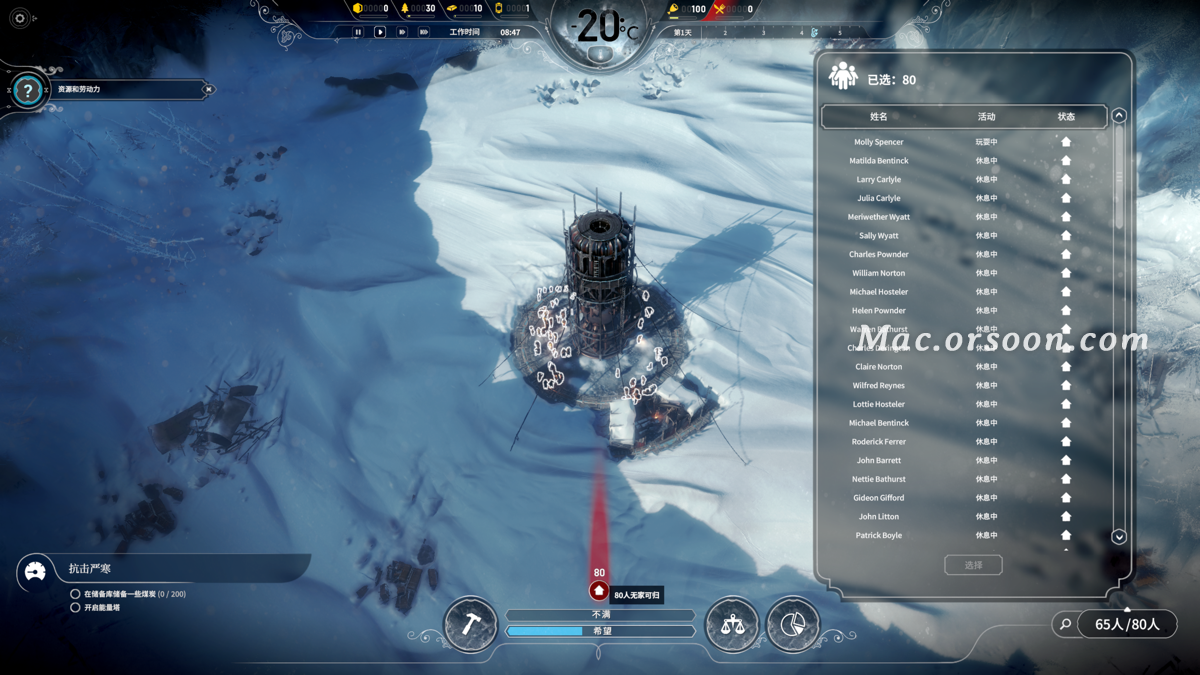Open the pie chart economy panel

(x=793, y=624)
